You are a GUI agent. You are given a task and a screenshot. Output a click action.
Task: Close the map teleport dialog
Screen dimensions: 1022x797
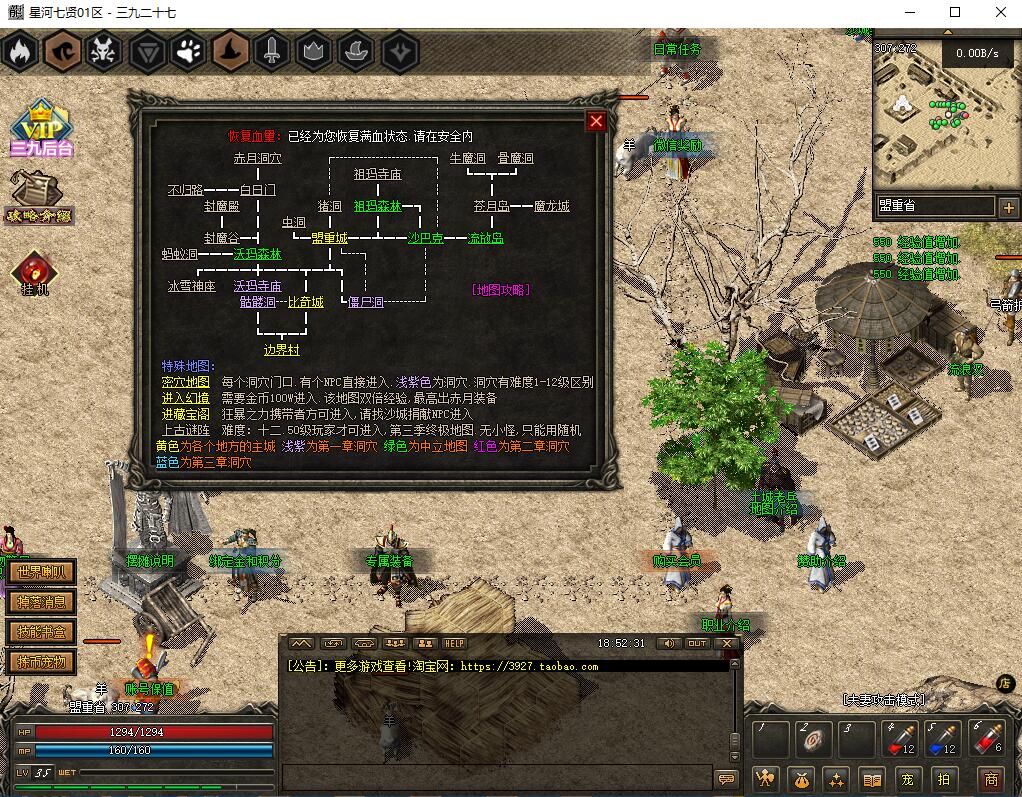(597, 121)
